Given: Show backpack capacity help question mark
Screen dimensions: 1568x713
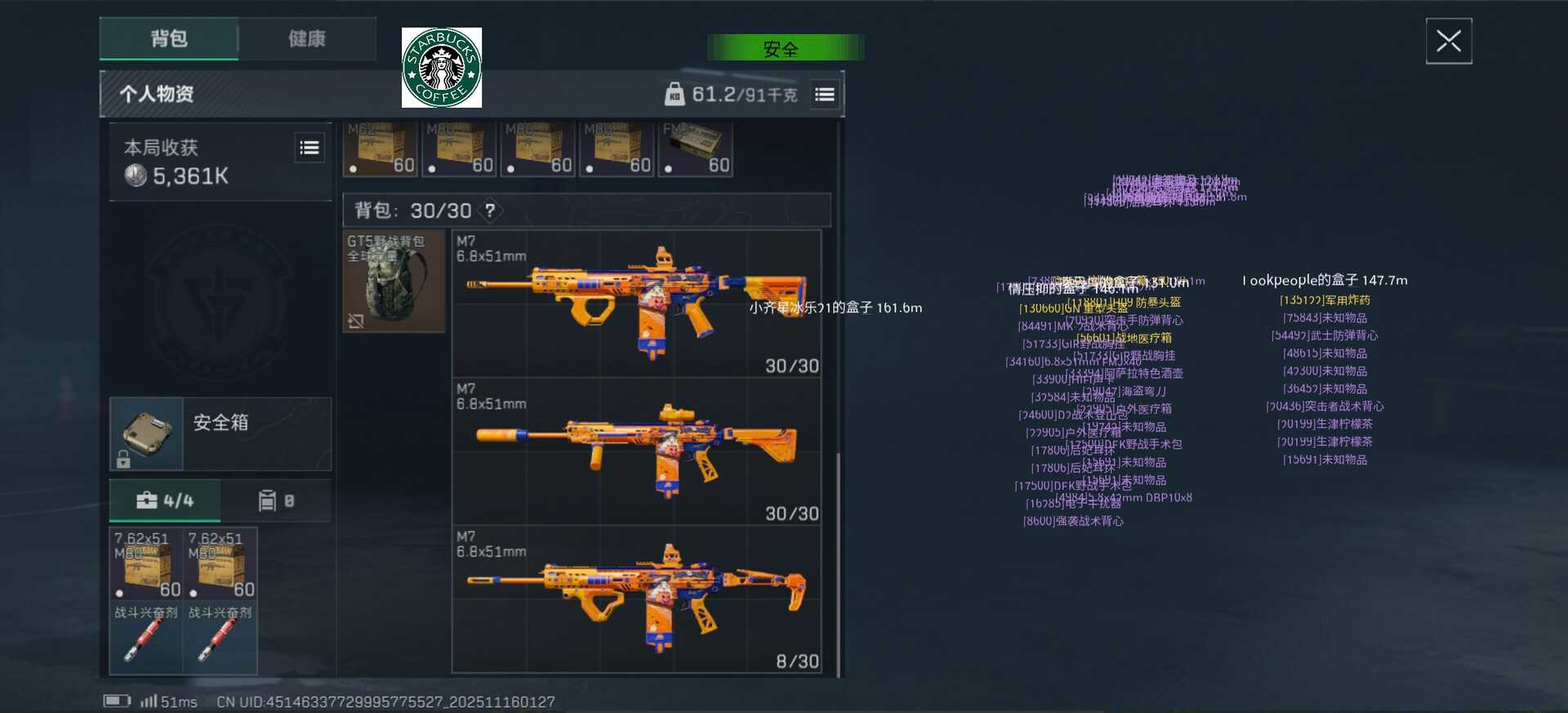Looking at the screenshot, I should [x=490, y=211].
